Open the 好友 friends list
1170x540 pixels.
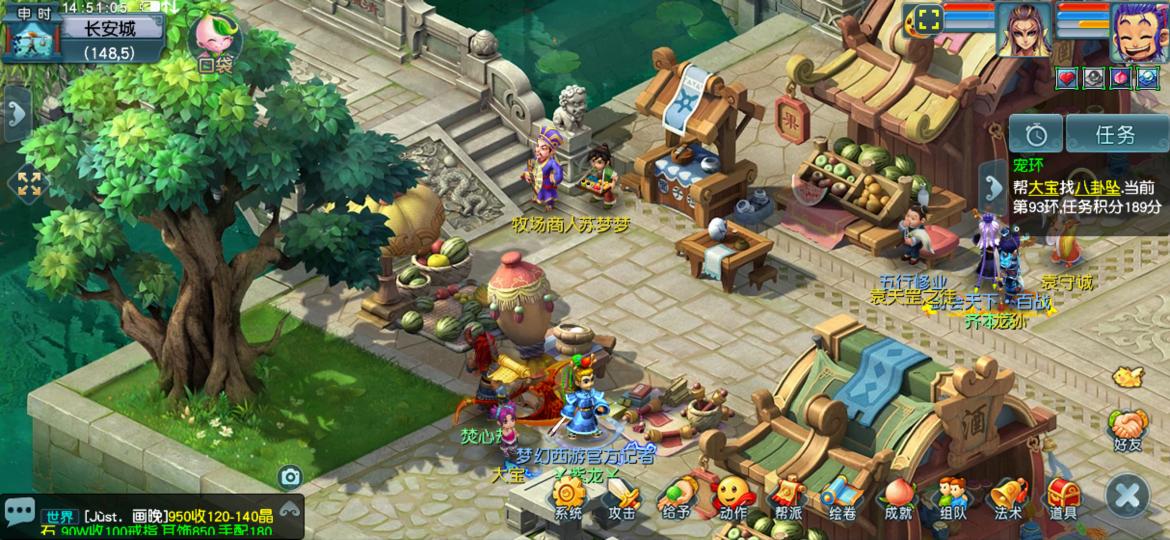pos(1127,430)
